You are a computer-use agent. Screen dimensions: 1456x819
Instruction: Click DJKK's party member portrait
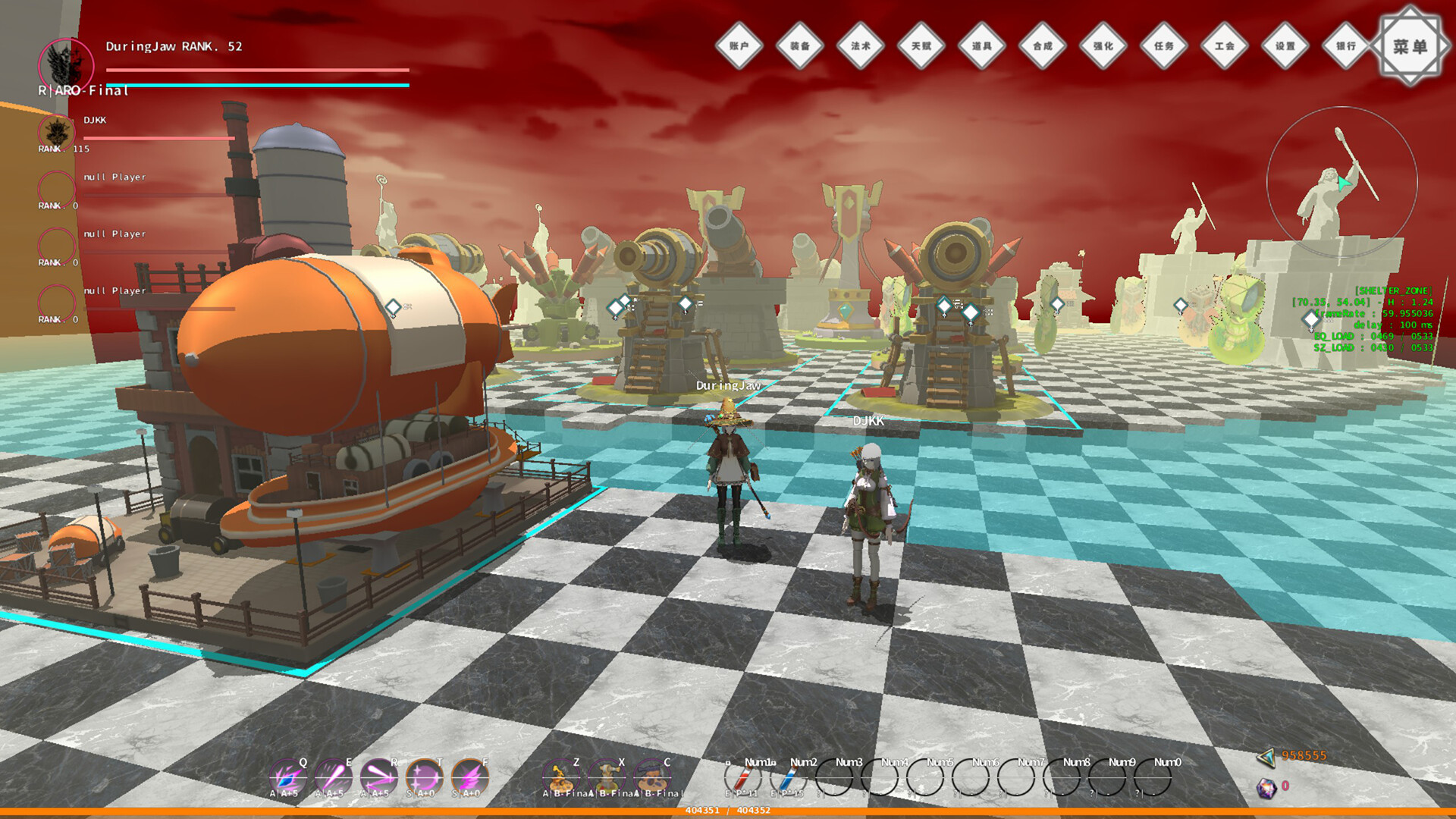55,133
